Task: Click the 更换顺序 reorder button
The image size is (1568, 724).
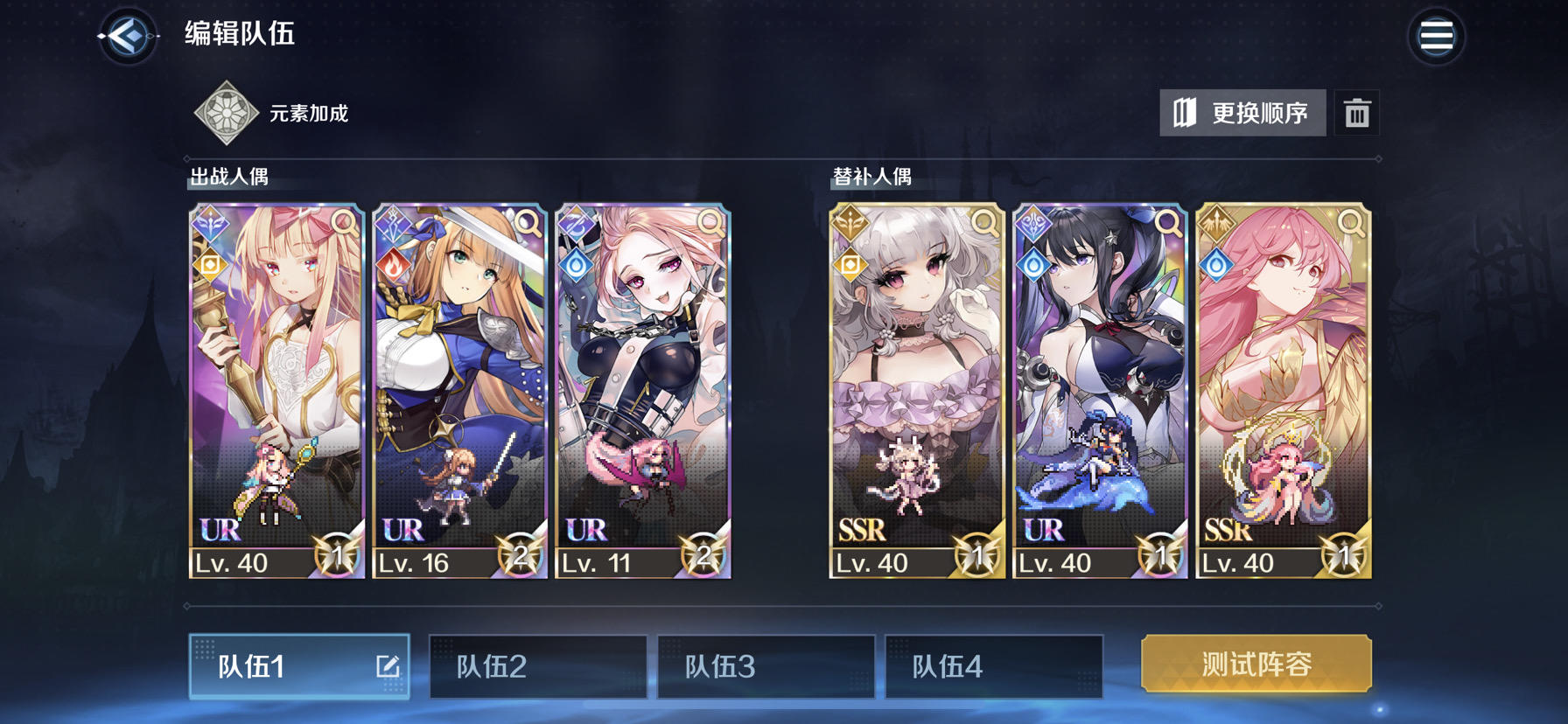Action: pyautogui.click(x=1242, y=112)
